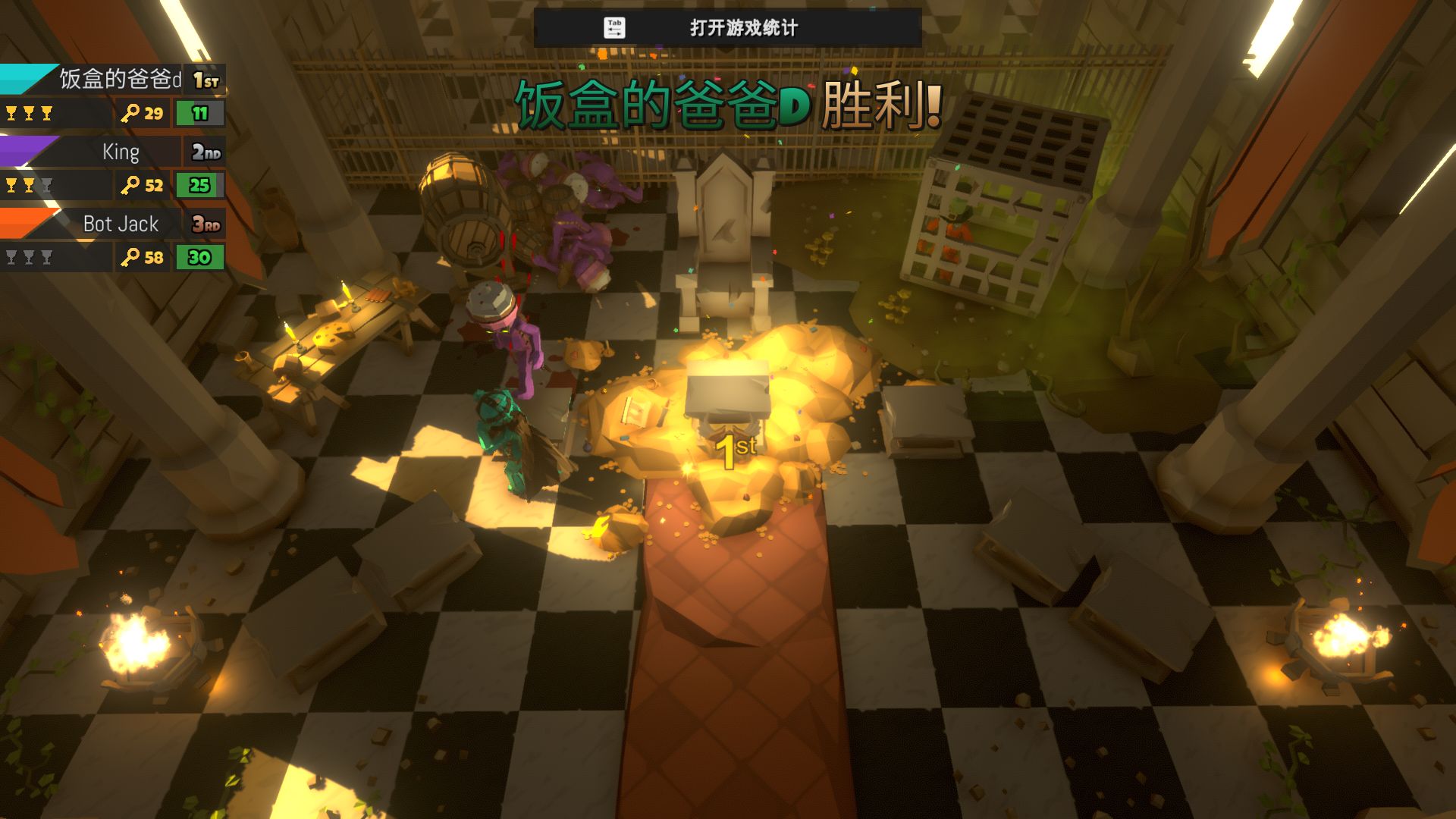The image size is (1456, 819).
Task: Choose Bot Jack's scoreboard entry
Action: pyautogui.click(x=120, y=224)
